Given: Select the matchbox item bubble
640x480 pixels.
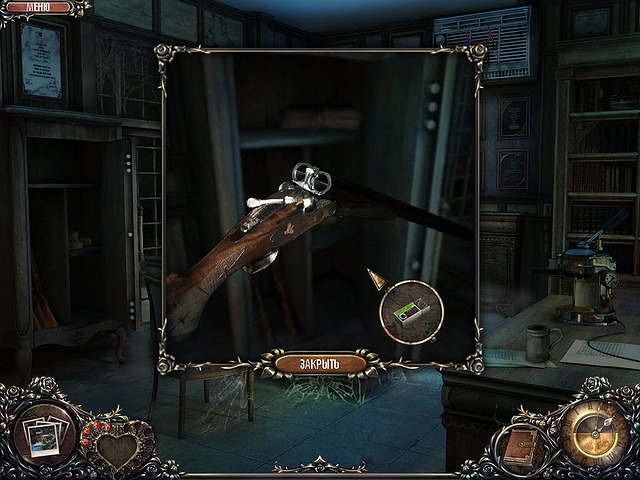Looking at the screenshot, I should (411, 313).
